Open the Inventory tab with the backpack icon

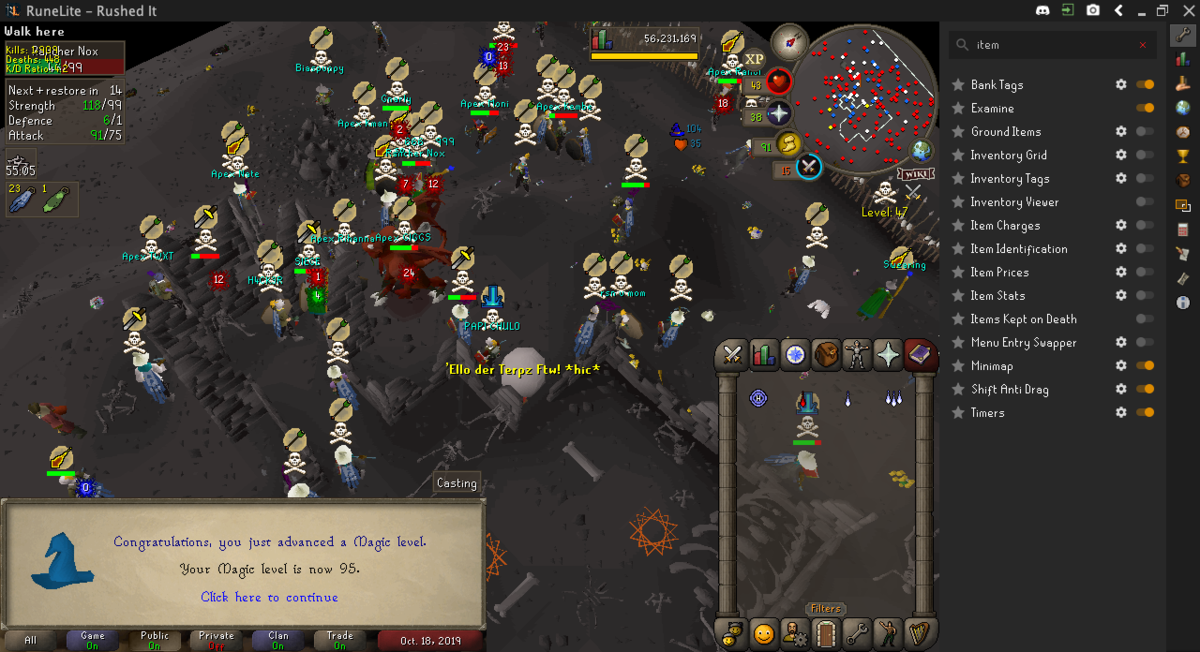pyautogui.click(x=826, y=354)
